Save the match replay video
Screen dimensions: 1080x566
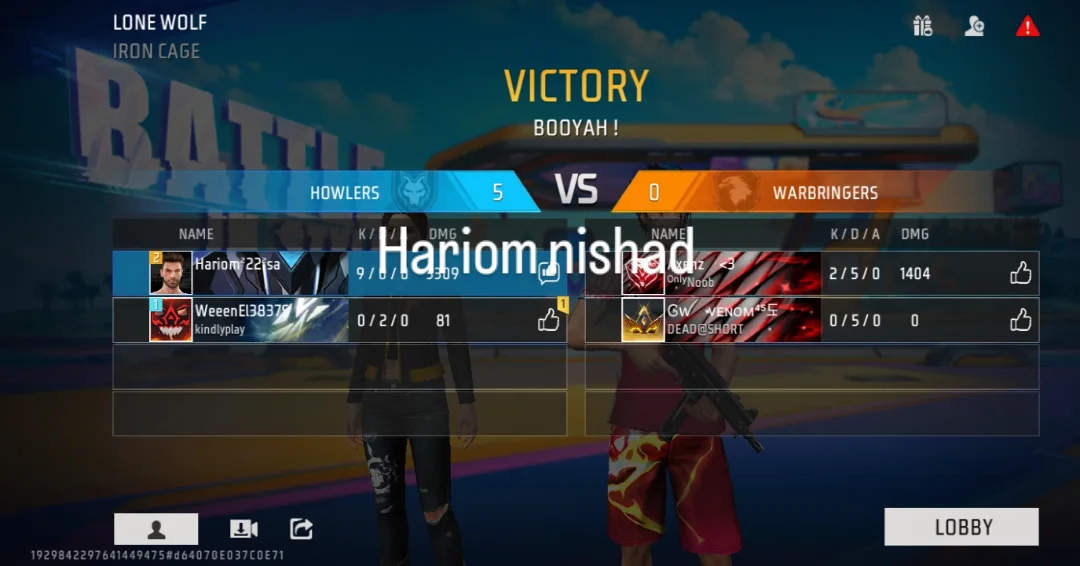click(x=244, y=529)
